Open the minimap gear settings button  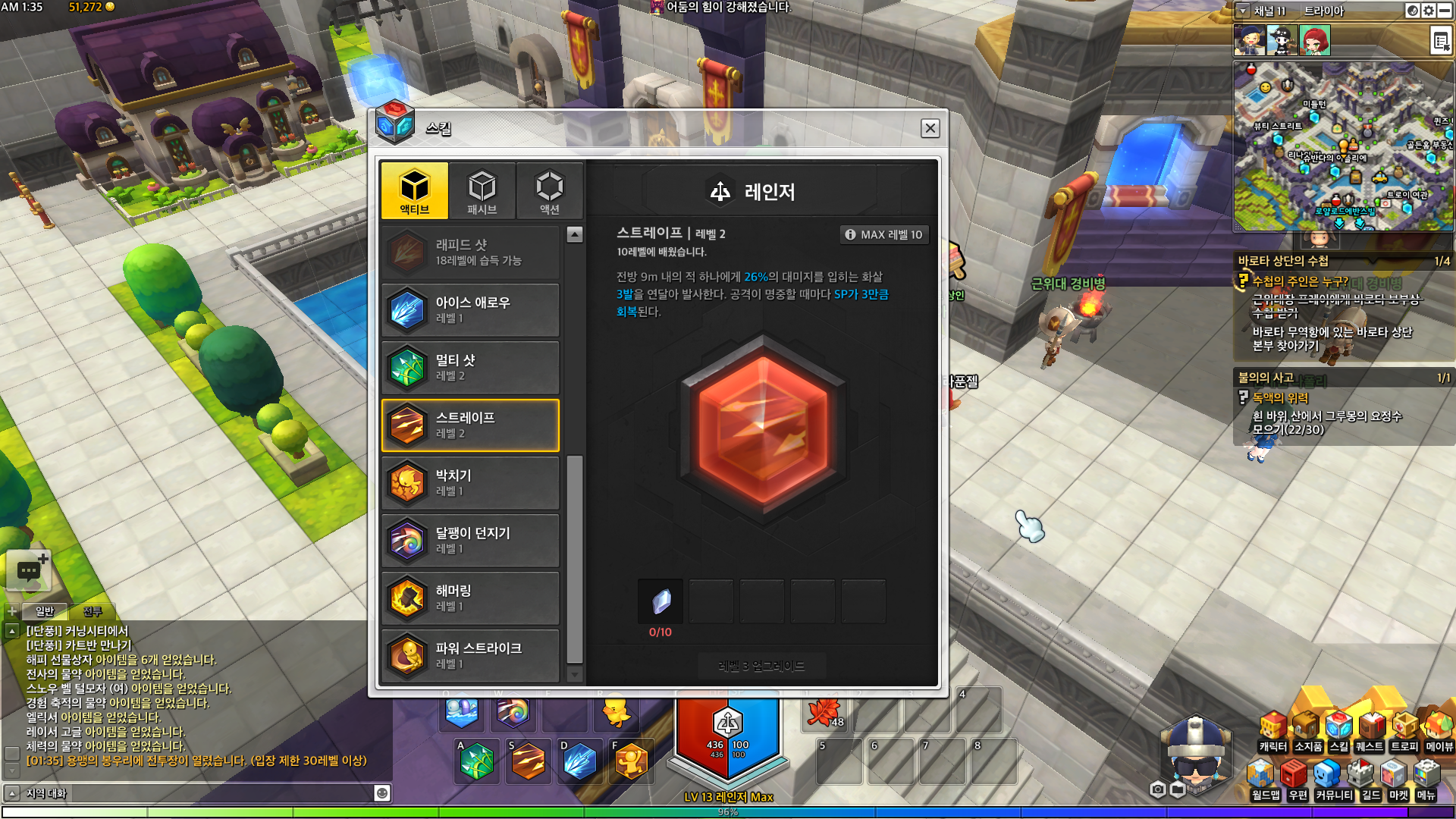[x=1429, y=11]
